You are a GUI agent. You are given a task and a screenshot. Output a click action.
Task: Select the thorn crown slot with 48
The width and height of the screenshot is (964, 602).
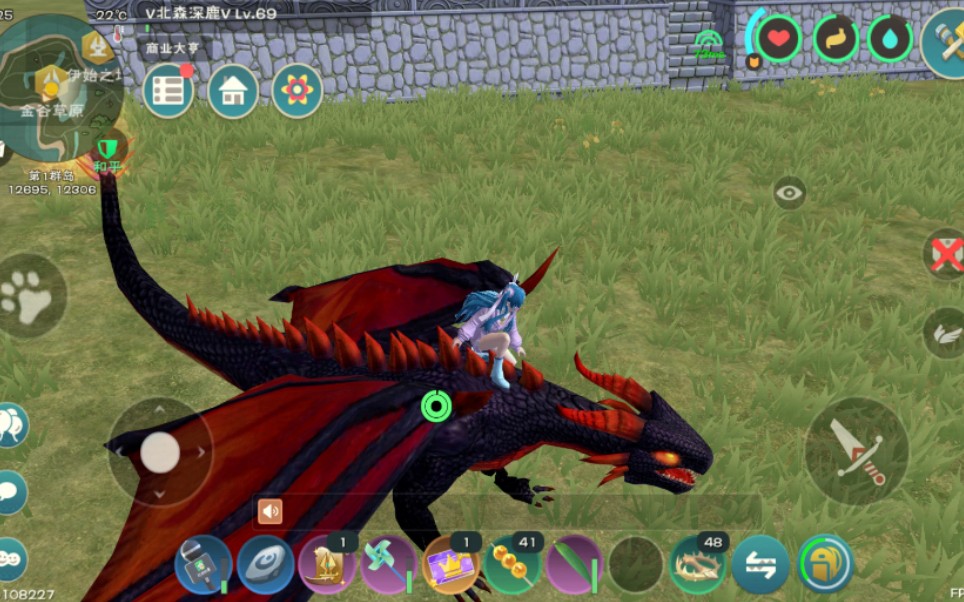tap(698, 565)
